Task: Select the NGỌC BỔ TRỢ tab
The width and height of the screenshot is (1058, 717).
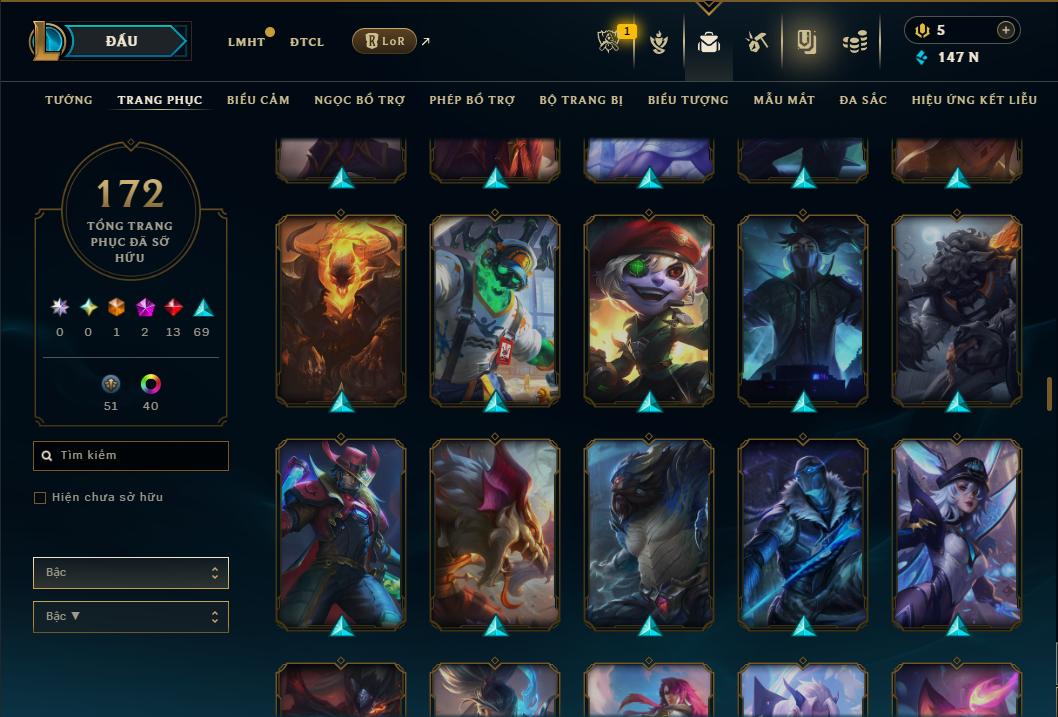Action: [359, 100]
